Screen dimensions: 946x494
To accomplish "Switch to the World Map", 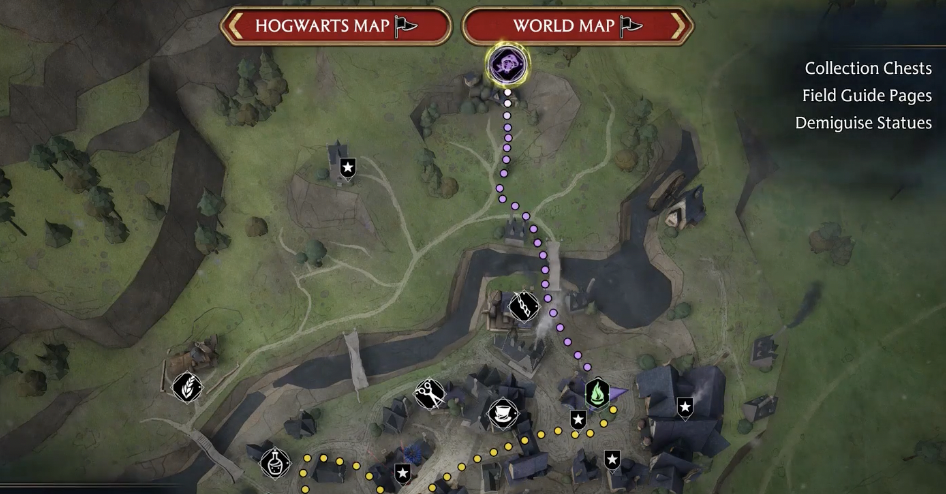I will (x=578, y=26).
